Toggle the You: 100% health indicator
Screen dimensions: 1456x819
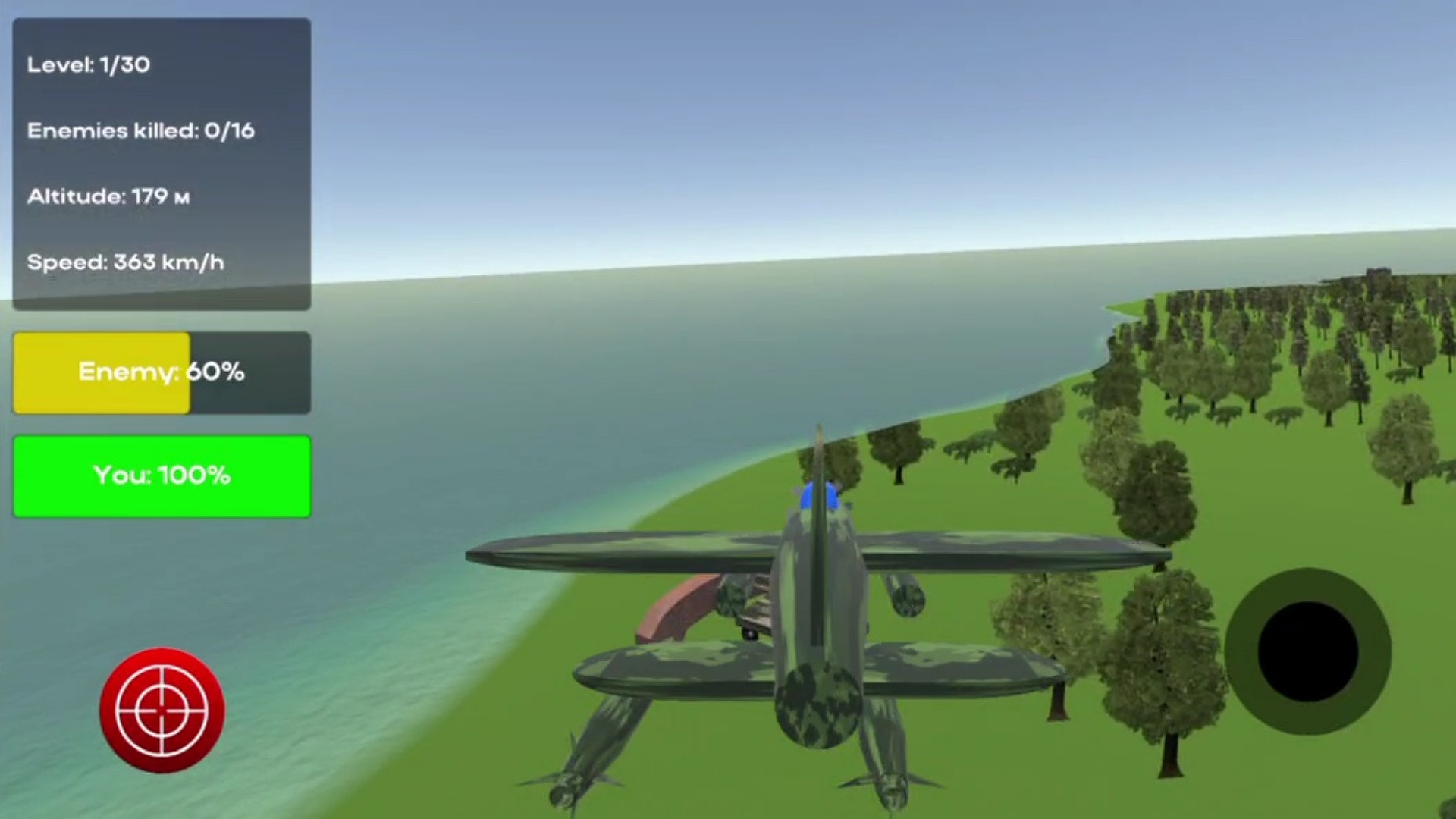(161, 476)
